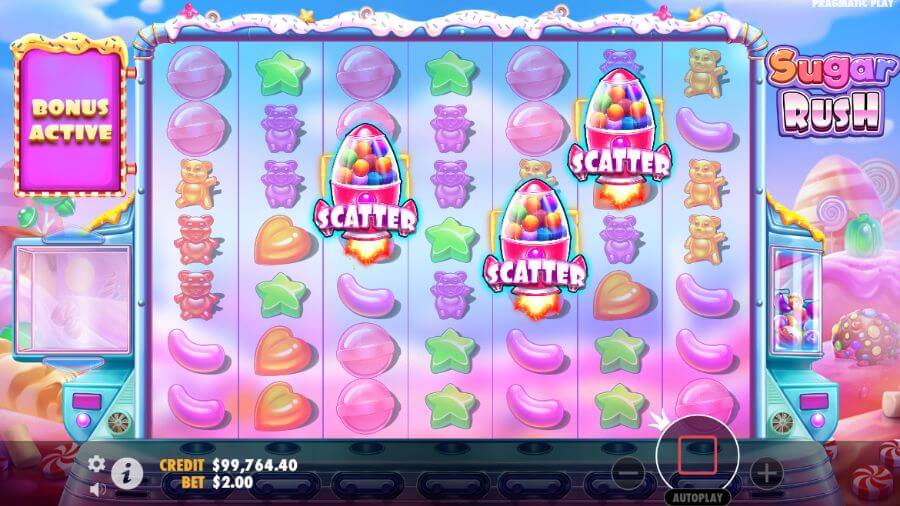Open the settings gear menu
900x506 pixels.
[x=97, y=464]
